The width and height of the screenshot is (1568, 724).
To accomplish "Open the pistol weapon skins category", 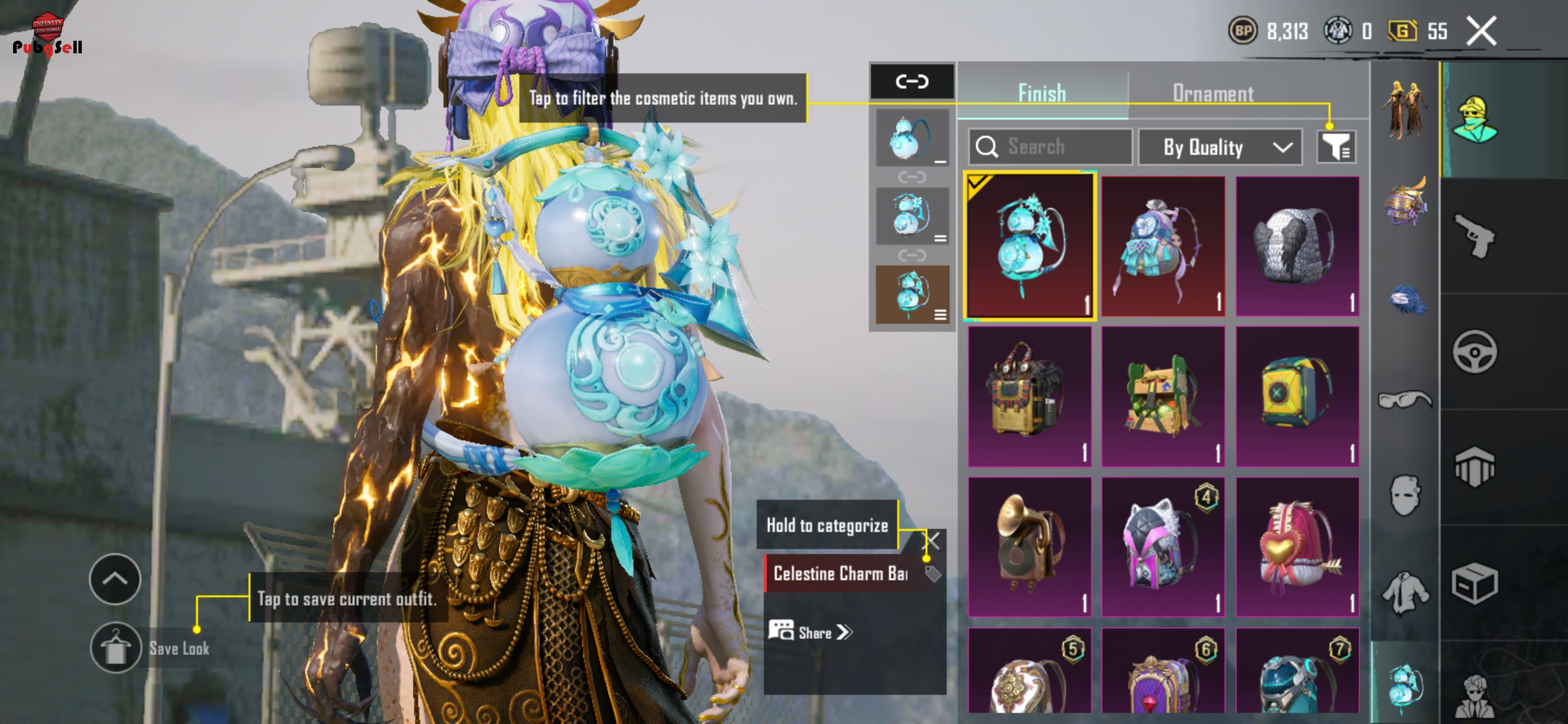I will (1474, 236).
